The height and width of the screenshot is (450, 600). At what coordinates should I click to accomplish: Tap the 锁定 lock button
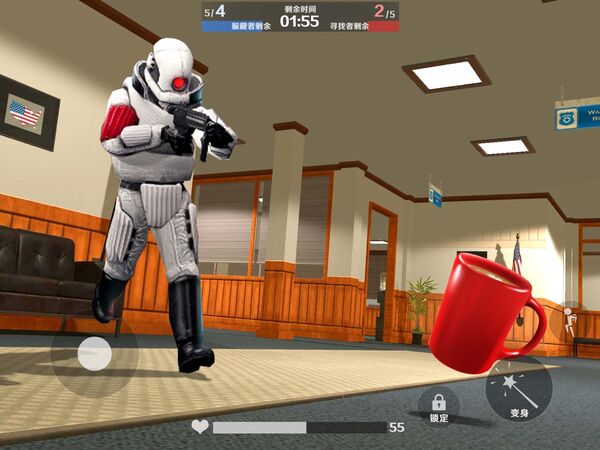438,406
